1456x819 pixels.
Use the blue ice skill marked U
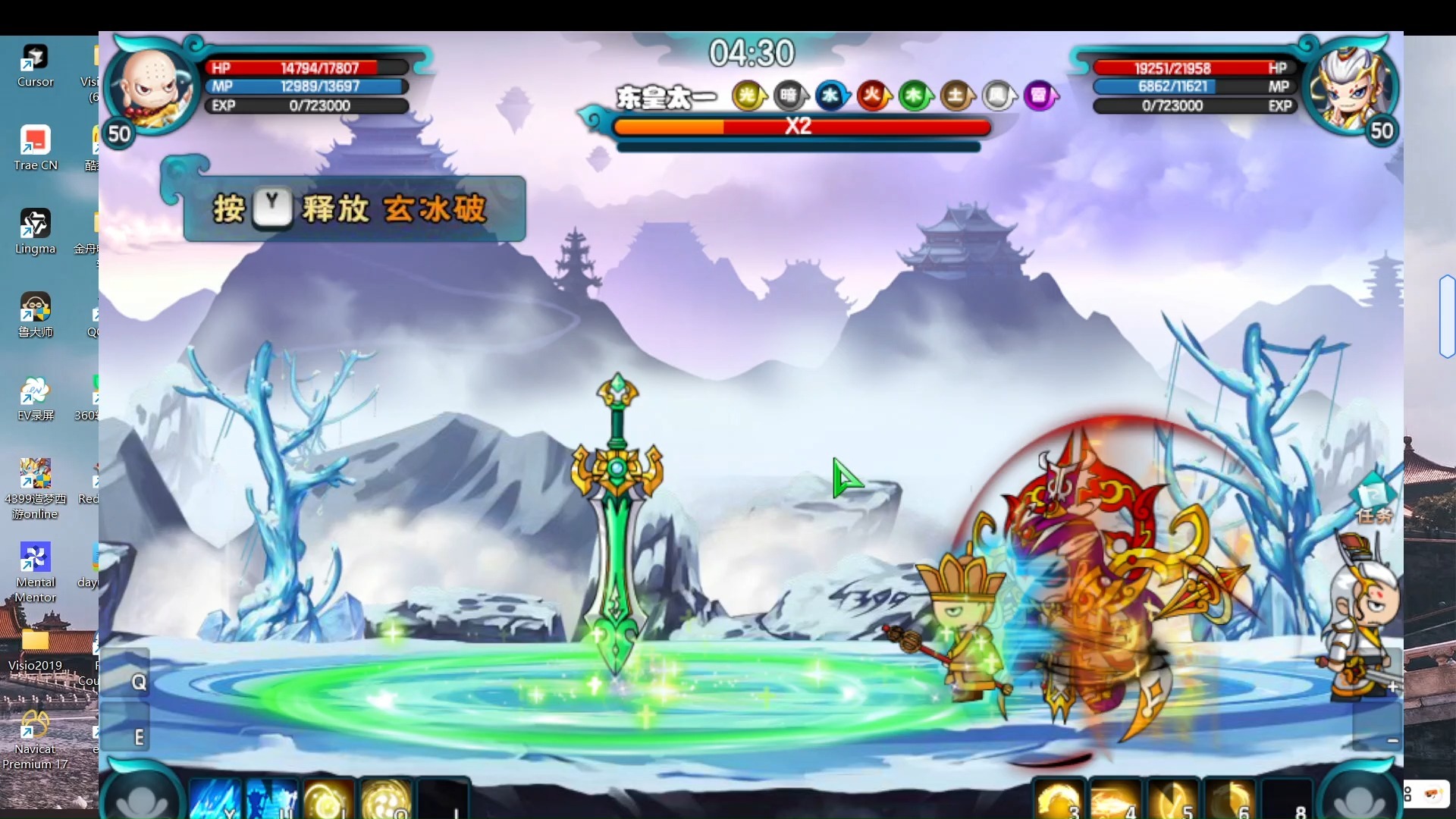[x=271, y=799]
